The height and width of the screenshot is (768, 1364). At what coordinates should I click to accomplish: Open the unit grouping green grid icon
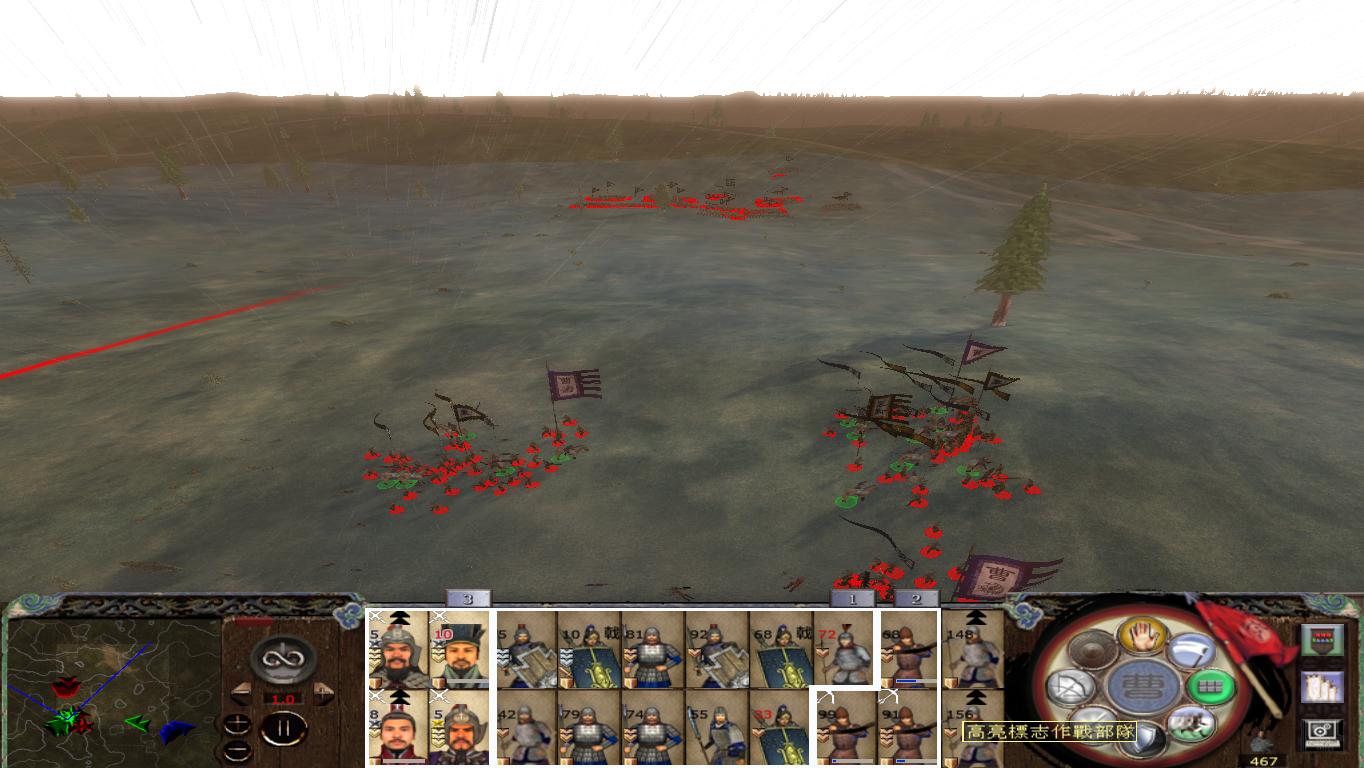(1213, 687)
